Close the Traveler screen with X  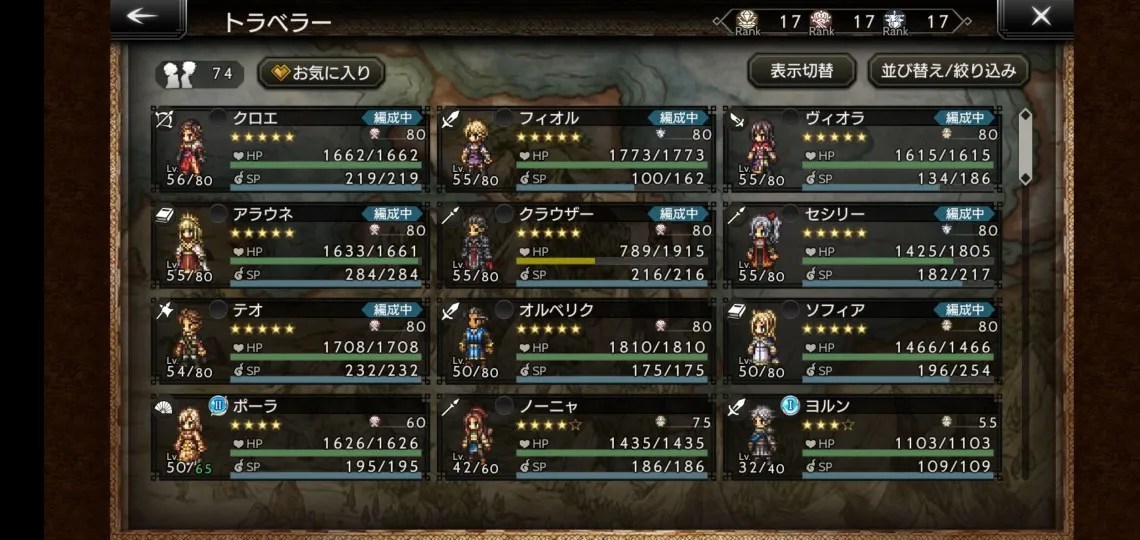coord(1040,17)
